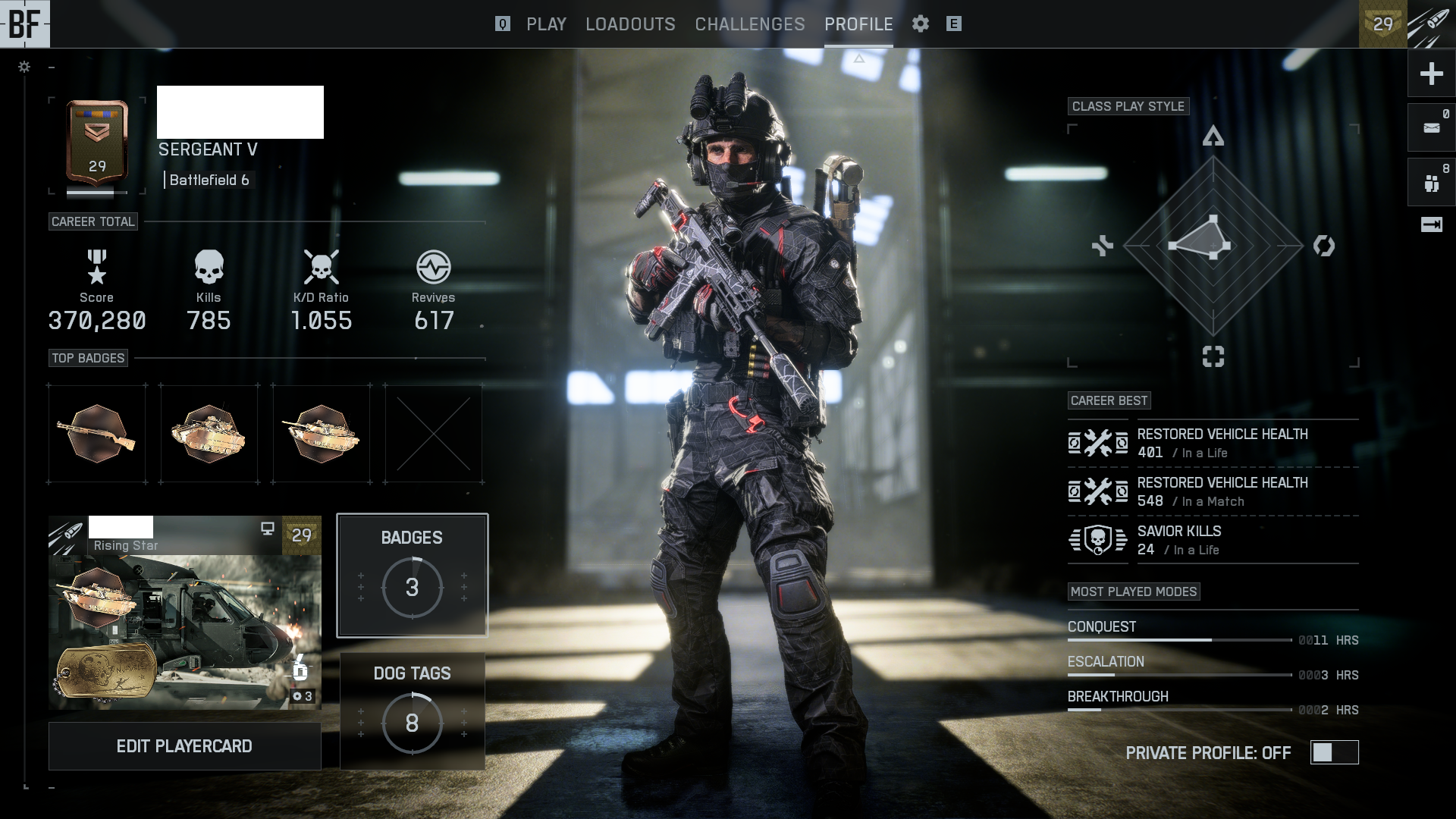Go to the Challenges tab
The width and height of the screenshot is (1456, 819).
pyautogui.click(x=749, y=24)
